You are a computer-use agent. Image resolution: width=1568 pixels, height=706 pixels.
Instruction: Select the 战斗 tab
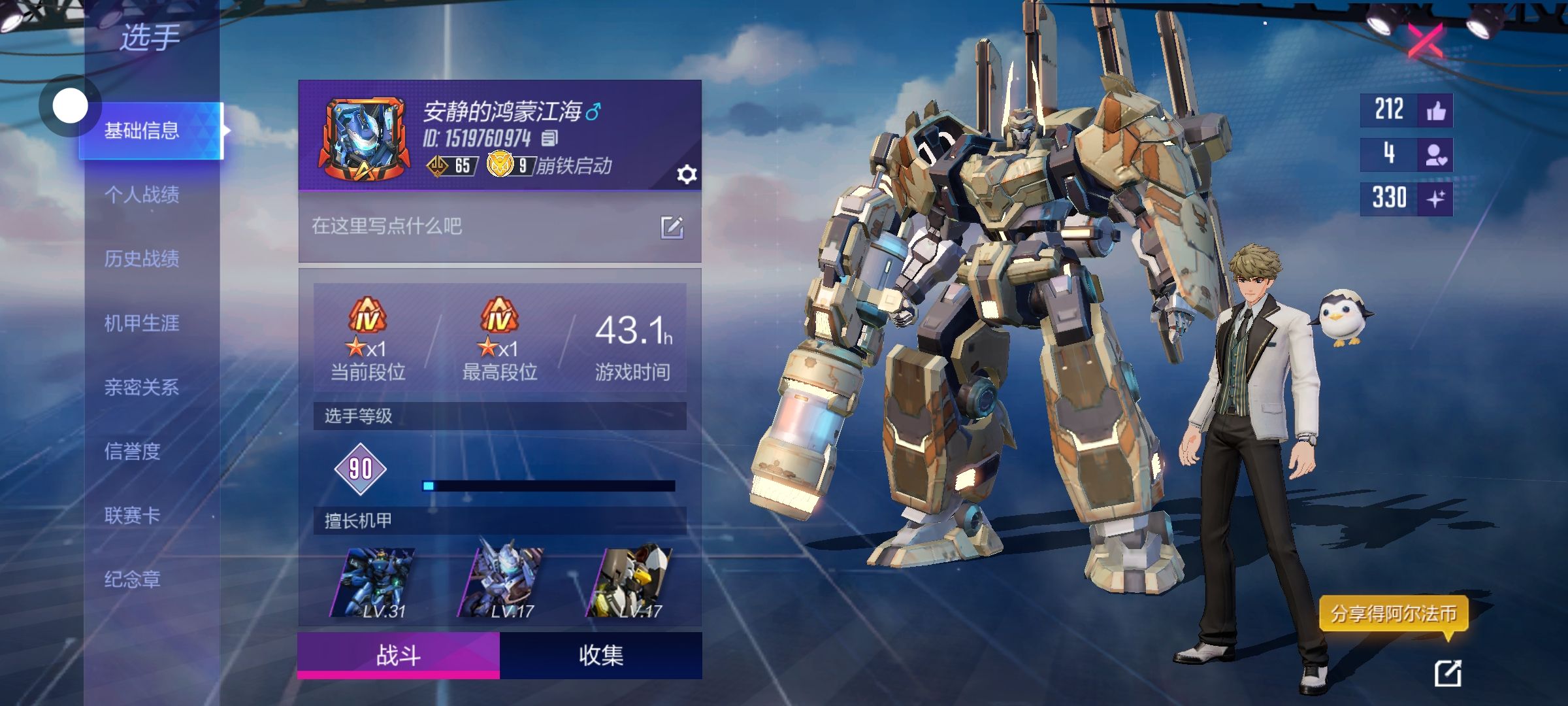399,655
